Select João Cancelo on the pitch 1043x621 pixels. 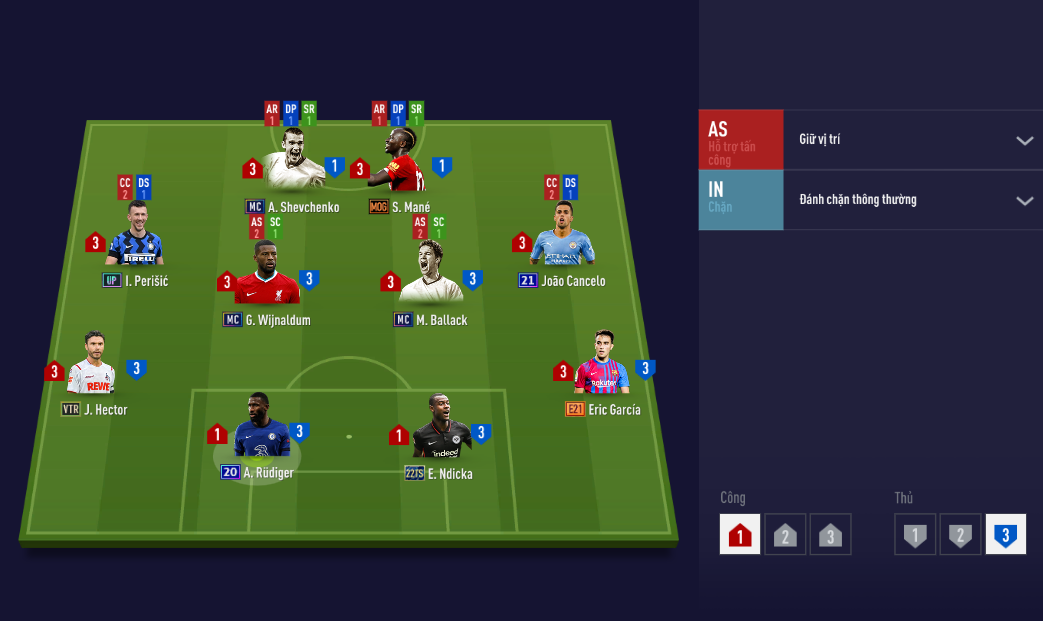[x=563, y=237]
